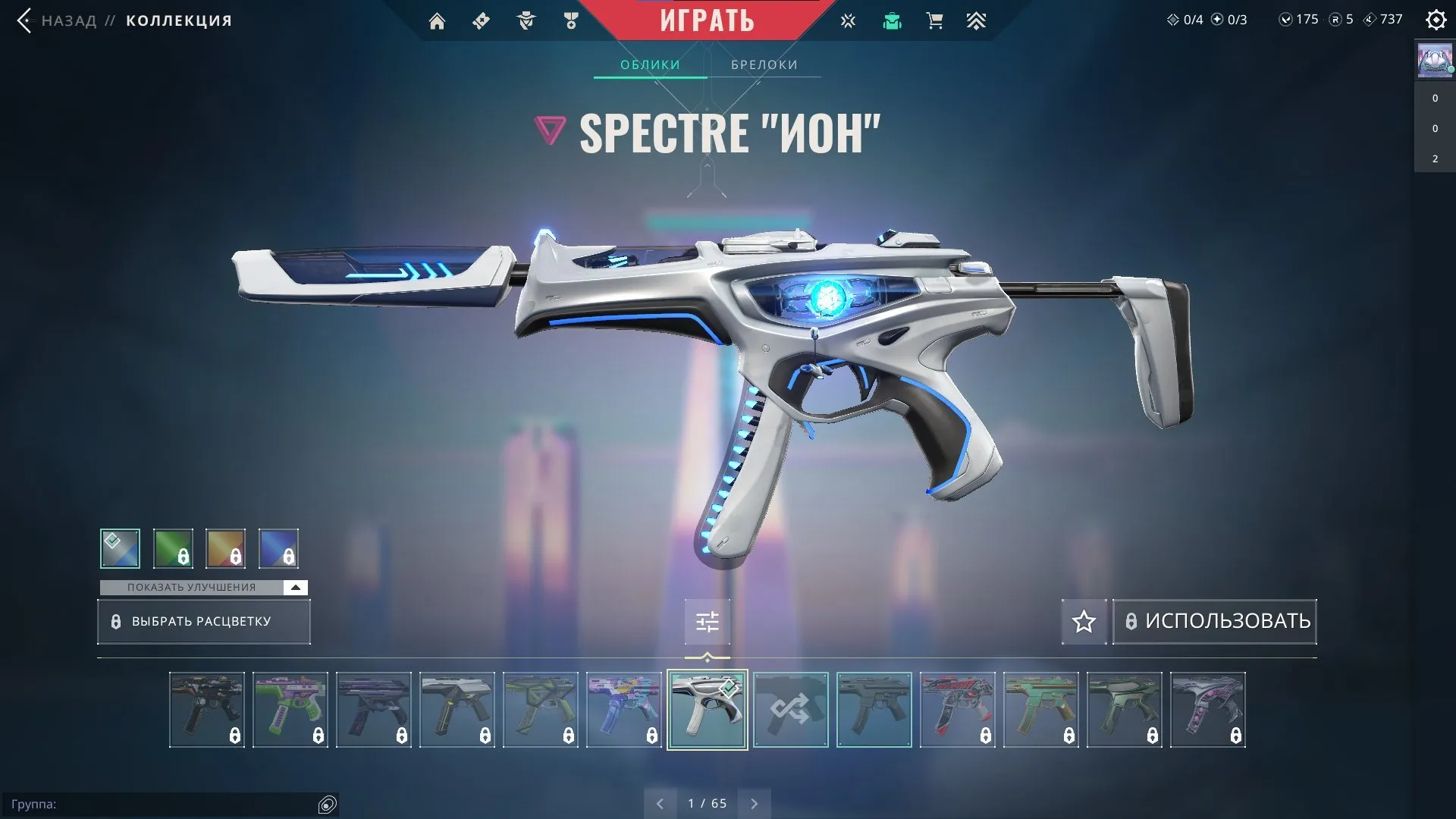This screenshot has height=819, width=1456.
Task: Select the orange variant swatch
Action: [x=225, y=548]
